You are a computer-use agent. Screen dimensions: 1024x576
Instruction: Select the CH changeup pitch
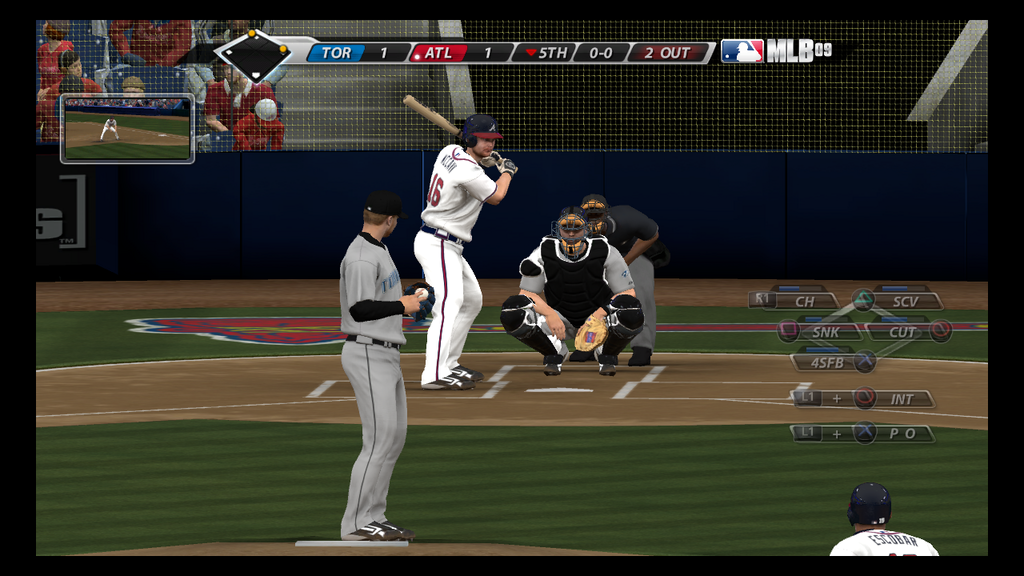[x=805, y=300]
